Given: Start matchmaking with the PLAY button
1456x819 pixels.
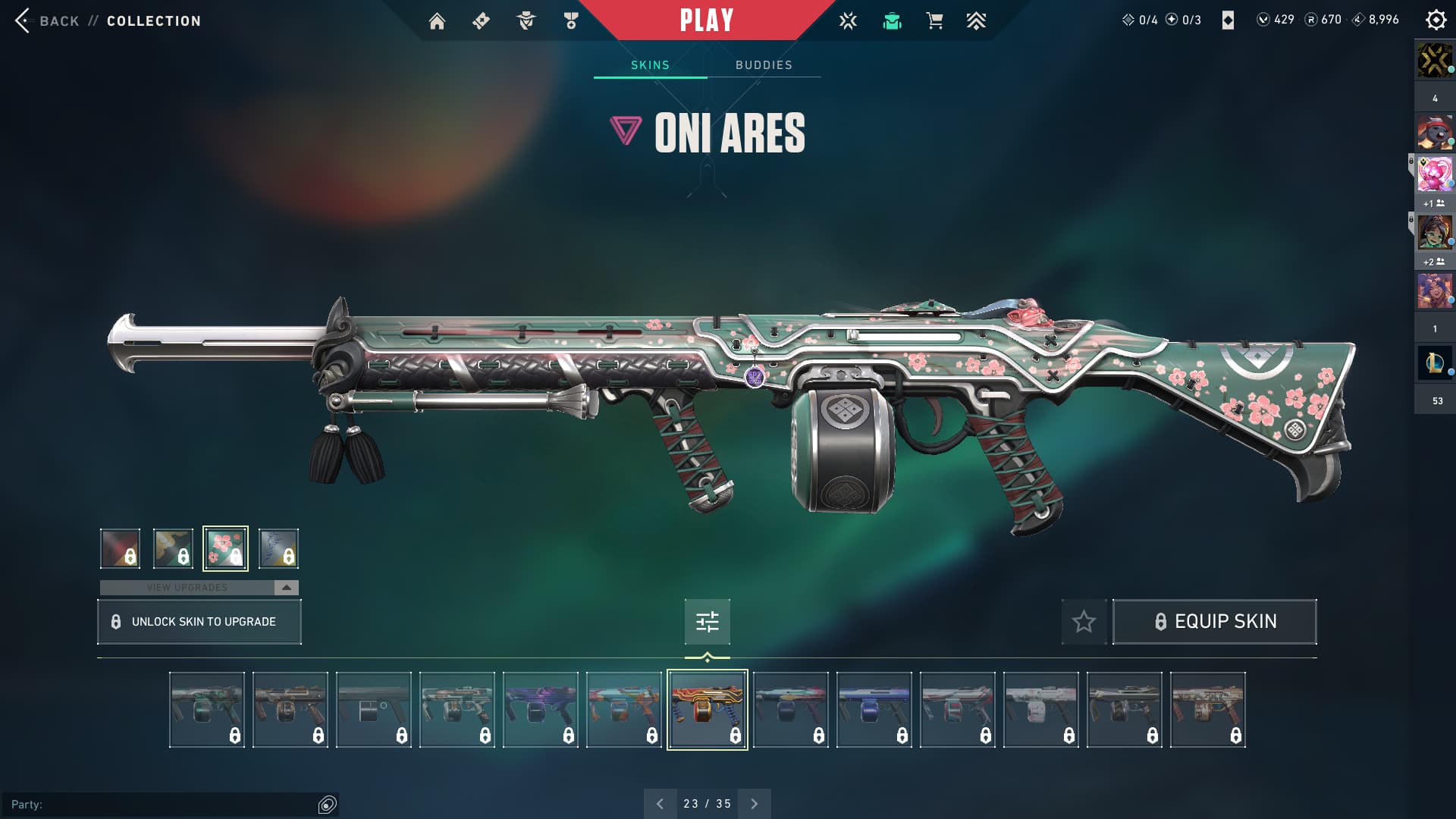Looking at the screenshot, I should (706, 20).
